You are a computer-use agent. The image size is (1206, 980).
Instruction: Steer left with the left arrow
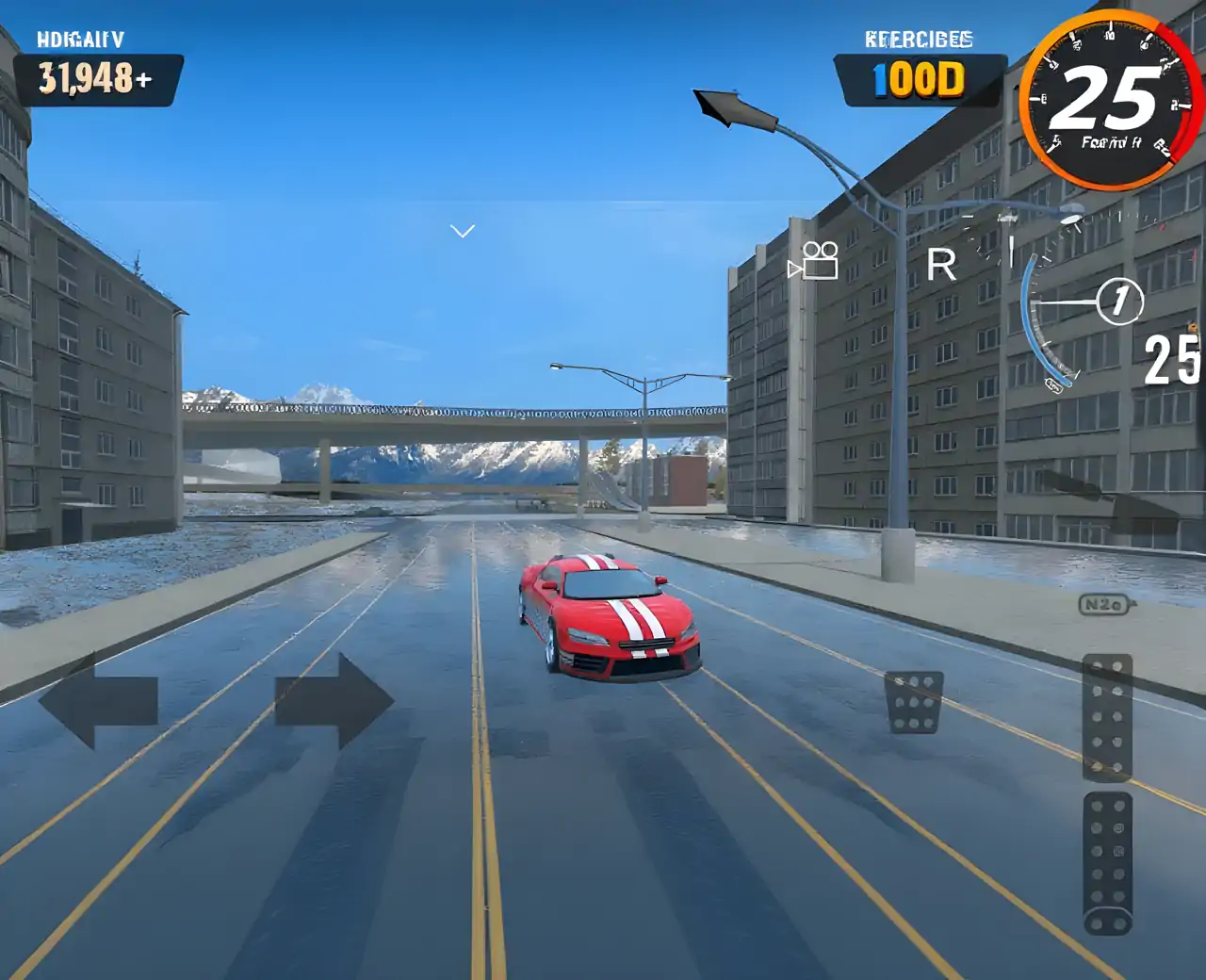tap(97, 701)
